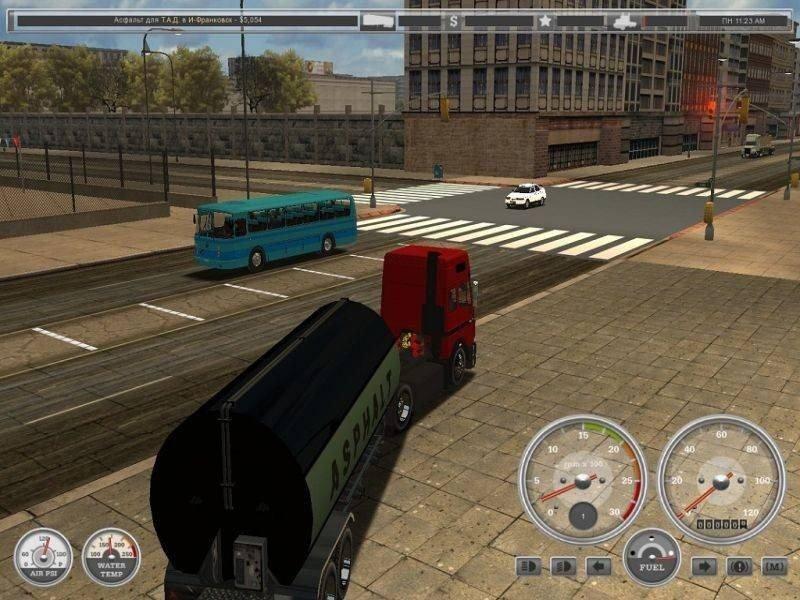Activate the right turn signal arrow
The height and width of the screenshot is (600, 800).
704,566
